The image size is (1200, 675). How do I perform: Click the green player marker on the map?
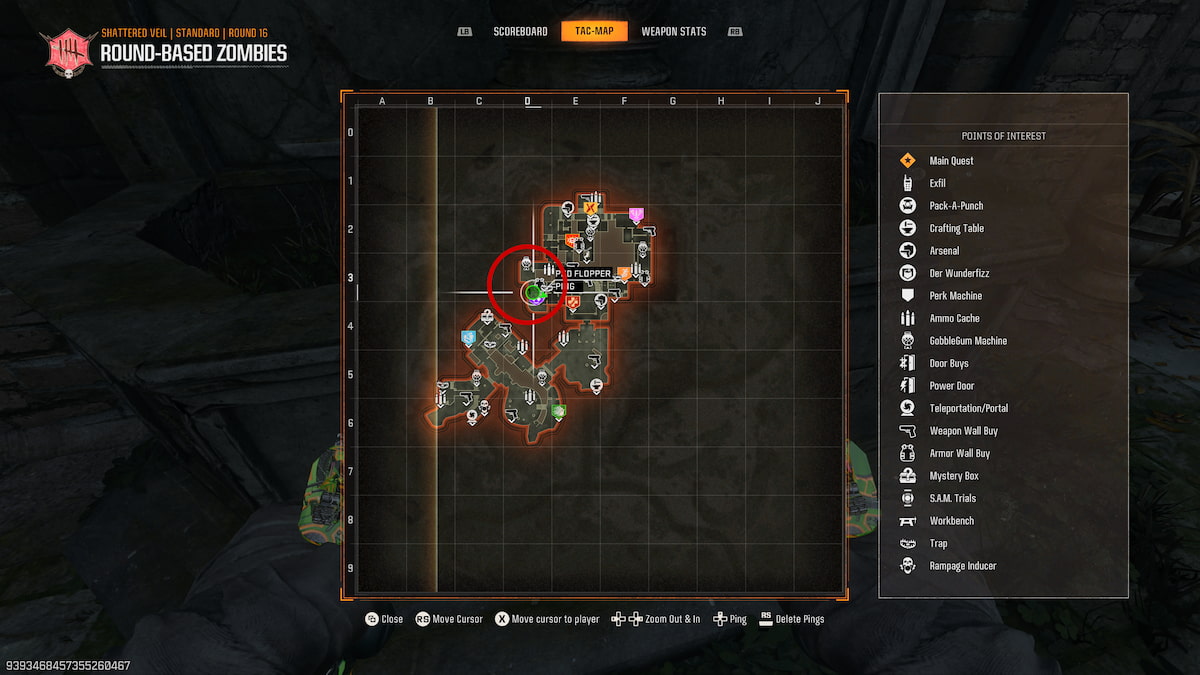533,293
